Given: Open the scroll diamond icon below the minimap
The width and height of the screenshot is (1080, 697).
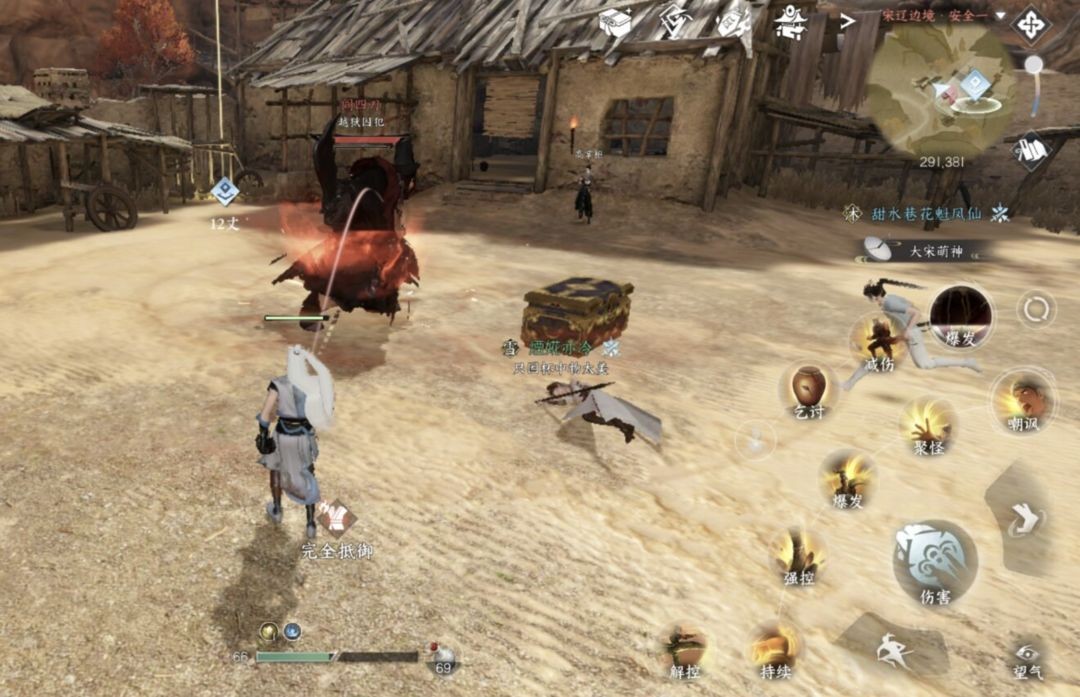Looking at the screenshot, I should pos(1030,150).
